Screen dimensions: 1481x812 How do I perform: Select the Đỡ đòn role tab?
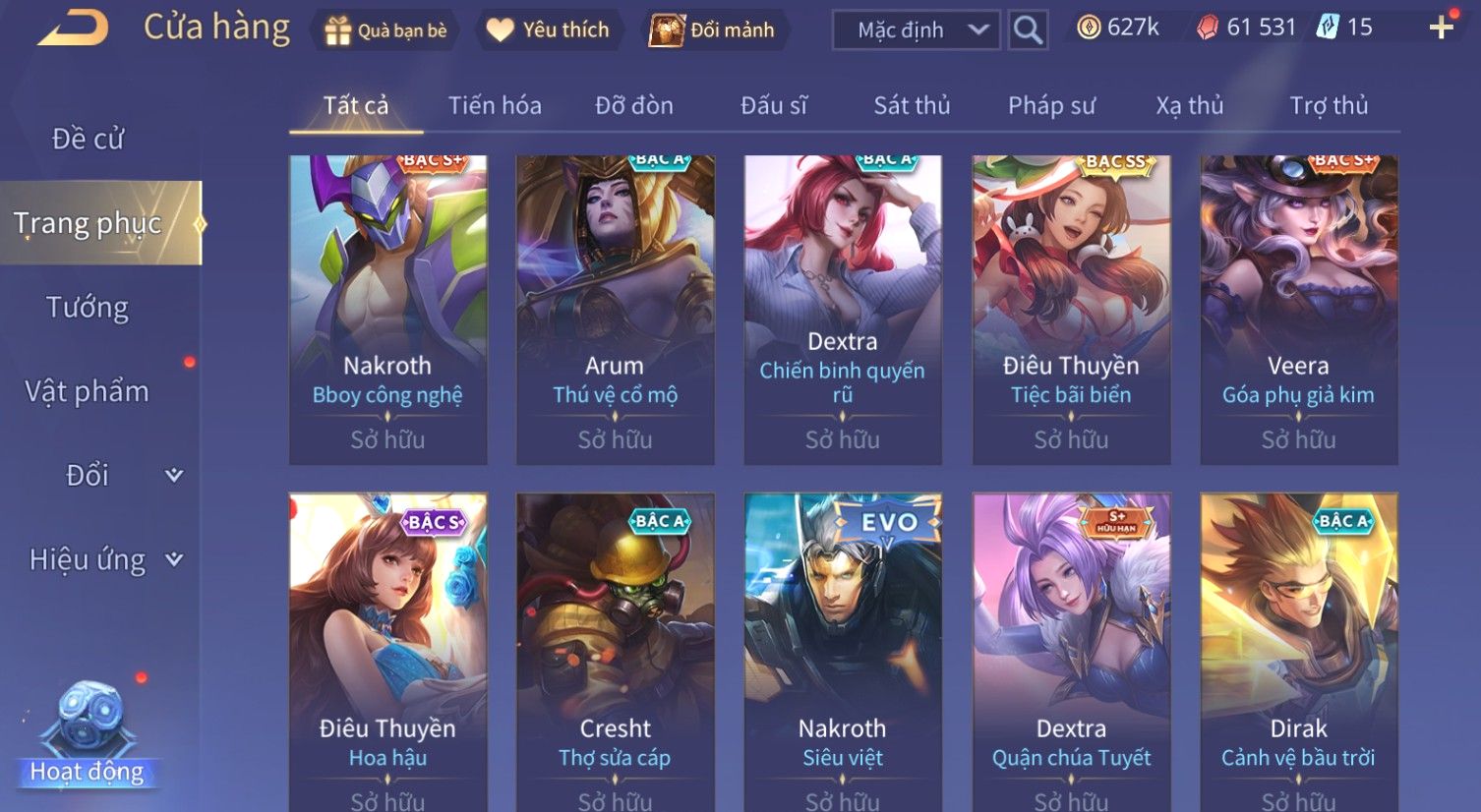634,105
